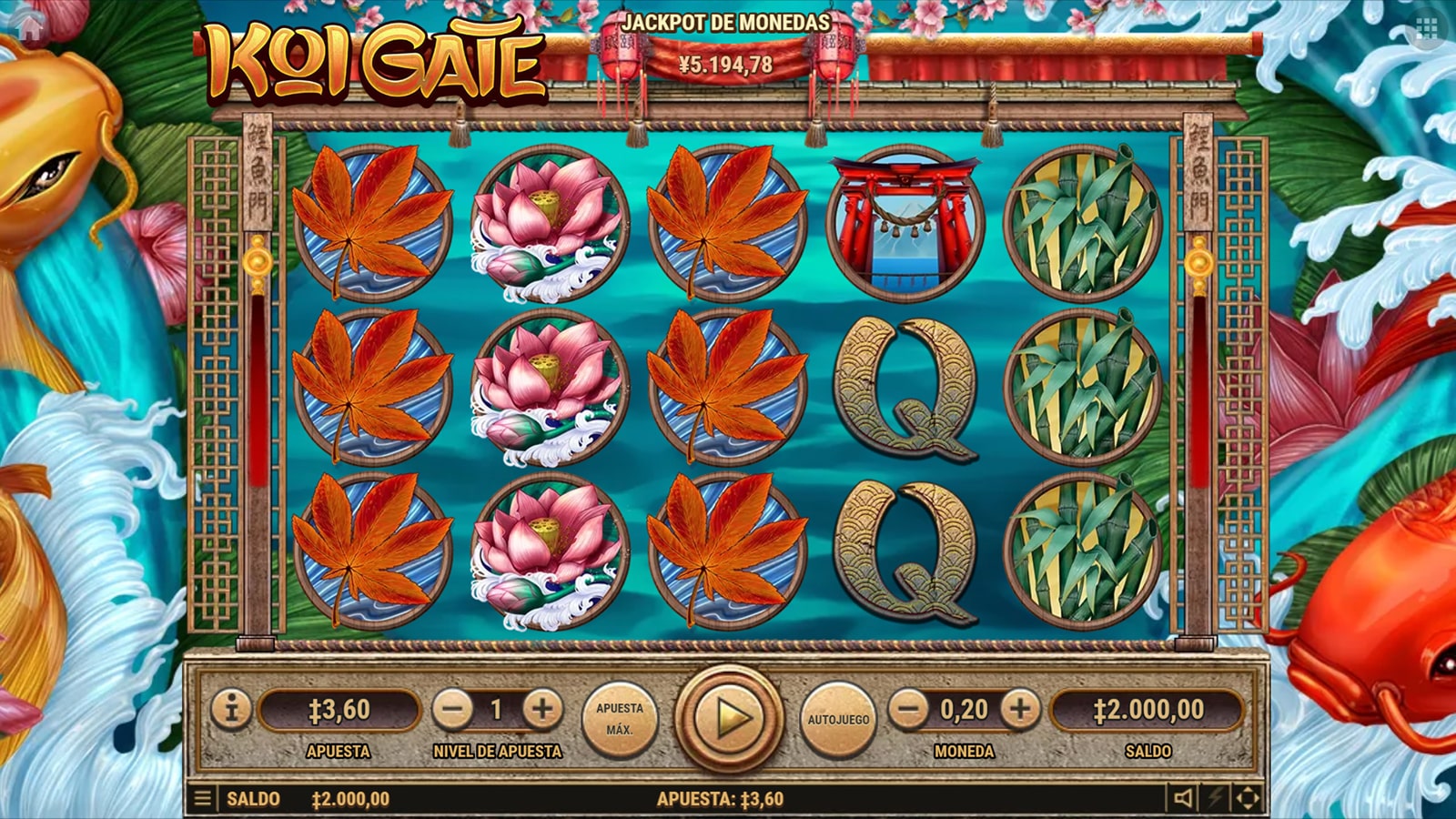Image resolution: width=1456 pixels, height=819 pixels.
Task: Activate Autojuego autoplay
Action: [x=838, y=719]
